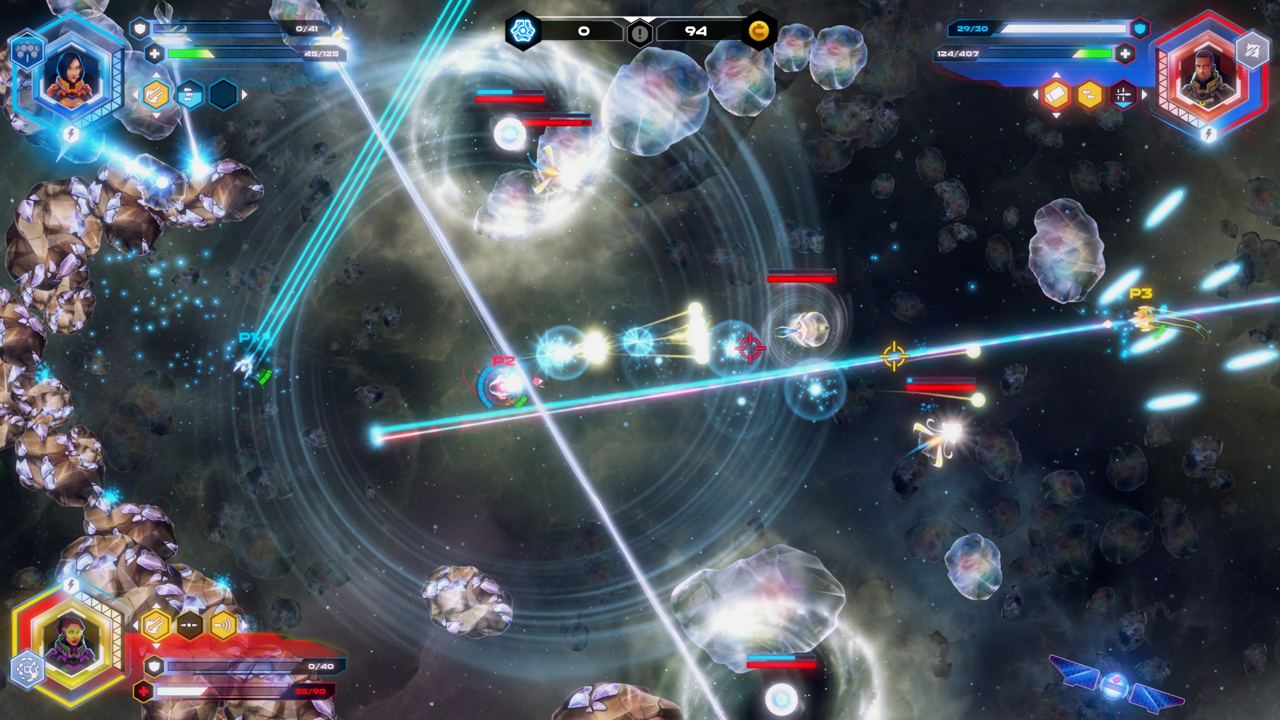Select the plasma claw weapon icon in top-left loadout
Viewport: 1280px width, 720px height.
pyautogui.click(x=155, y=96)
